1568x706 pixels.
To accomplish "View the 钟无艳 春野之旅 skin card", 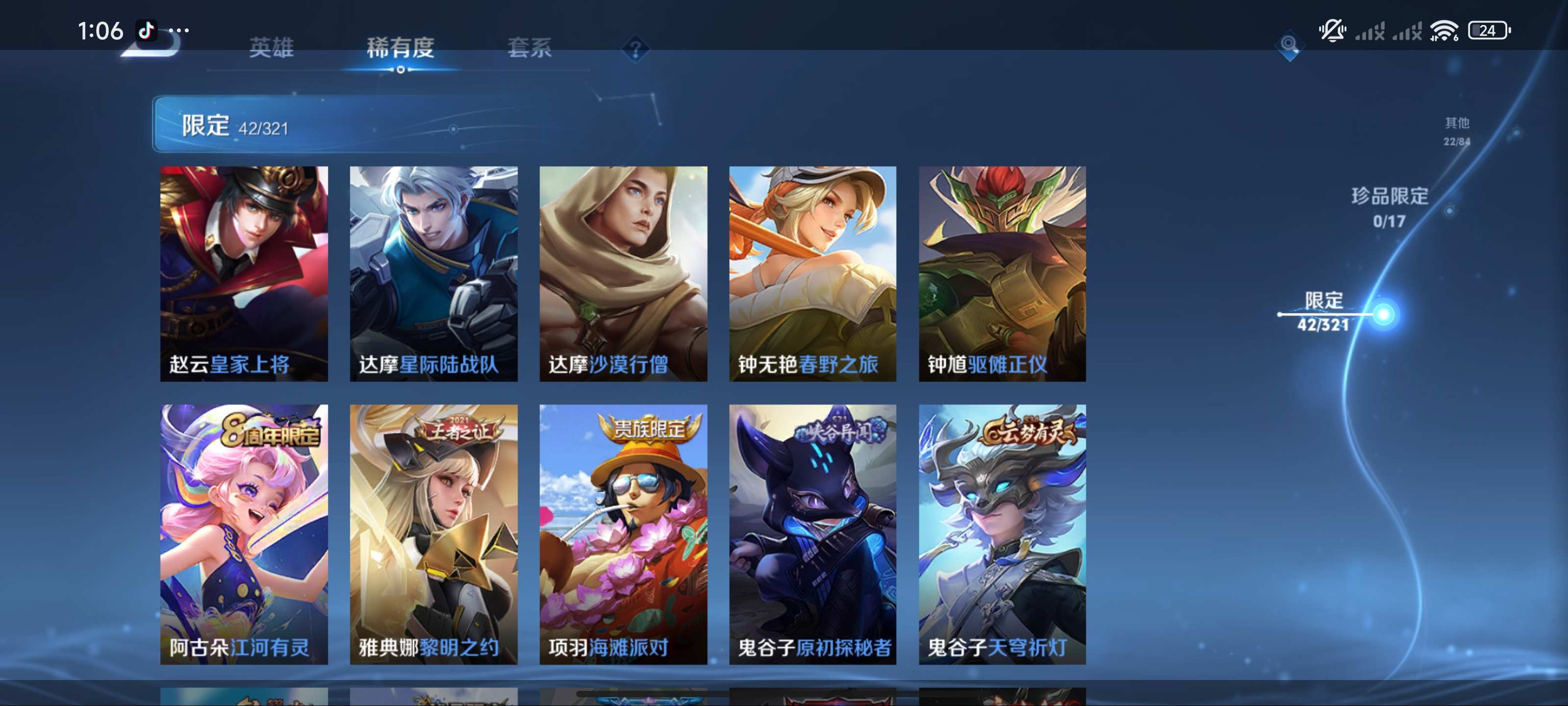I will coord(812,274).
